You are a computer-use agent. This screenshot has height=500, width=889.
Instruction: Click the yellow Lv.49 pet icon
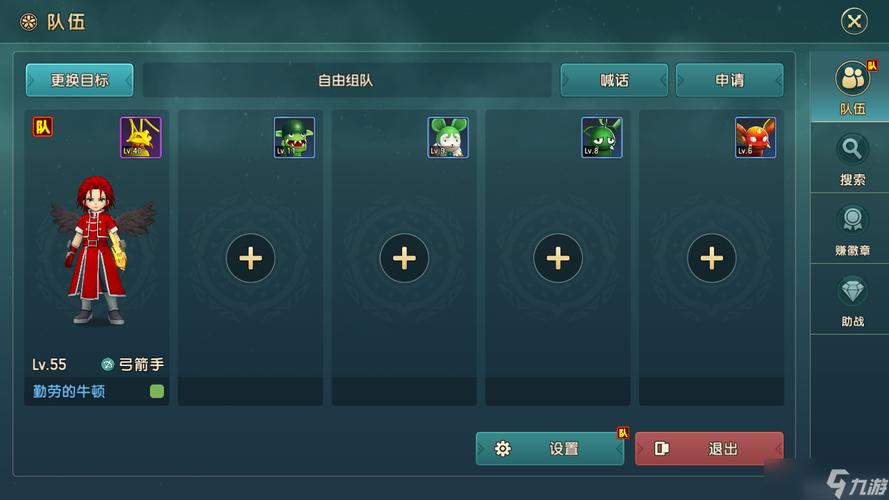pos(141,138)
